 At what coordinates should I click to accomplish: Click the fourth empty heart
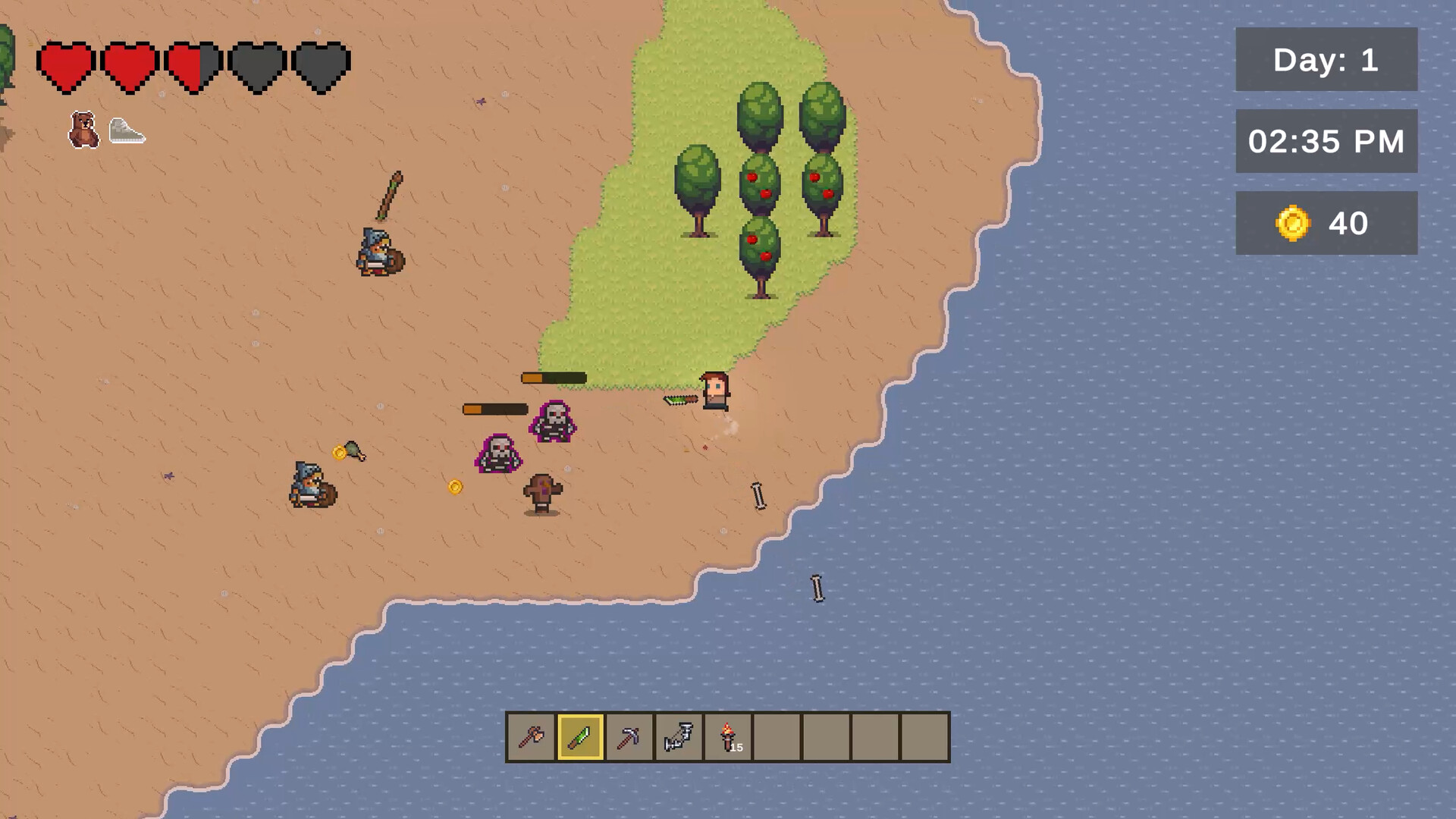tap(257, 64)
